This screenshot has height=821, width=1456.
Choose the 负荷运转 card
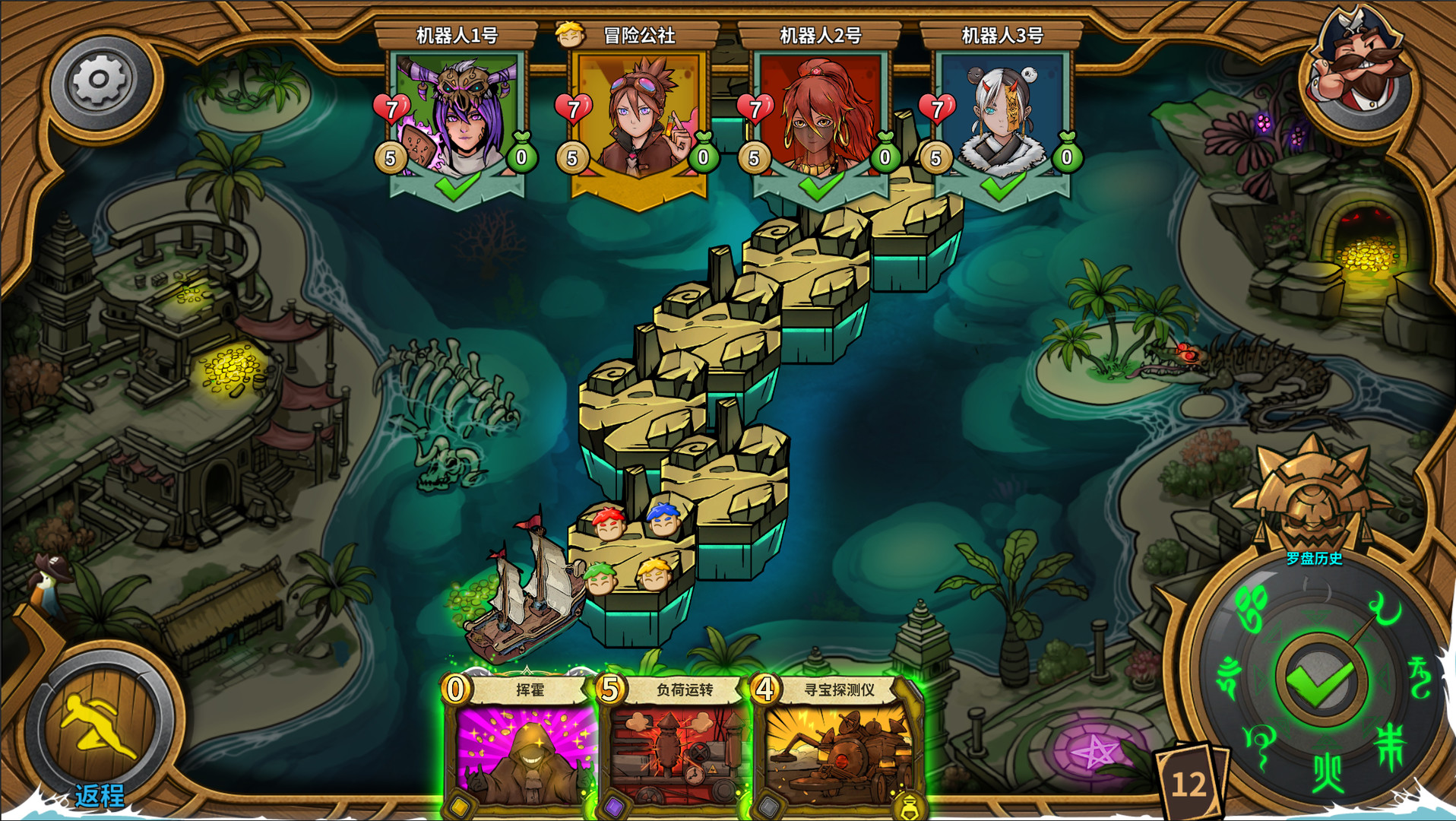pyautogui.click(x=675, y=745)
